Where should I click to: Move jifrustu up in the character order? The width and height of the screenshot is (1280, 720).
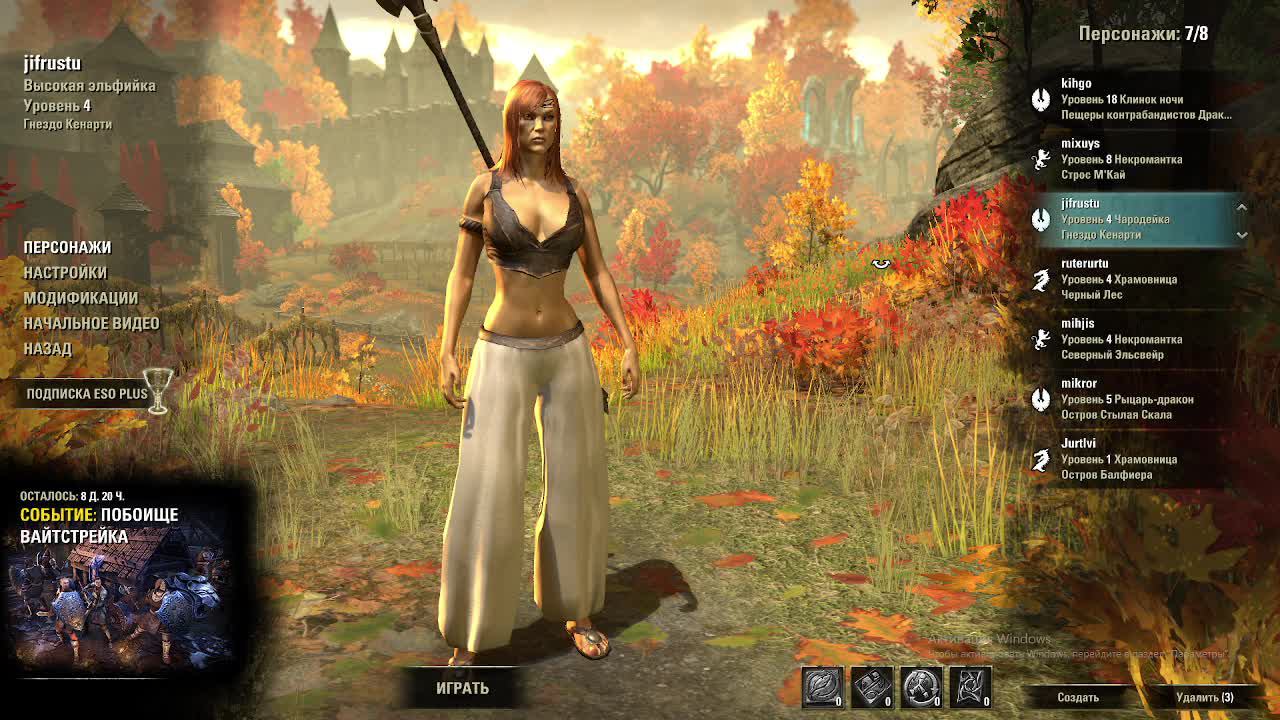click(x=1241, y=207)
